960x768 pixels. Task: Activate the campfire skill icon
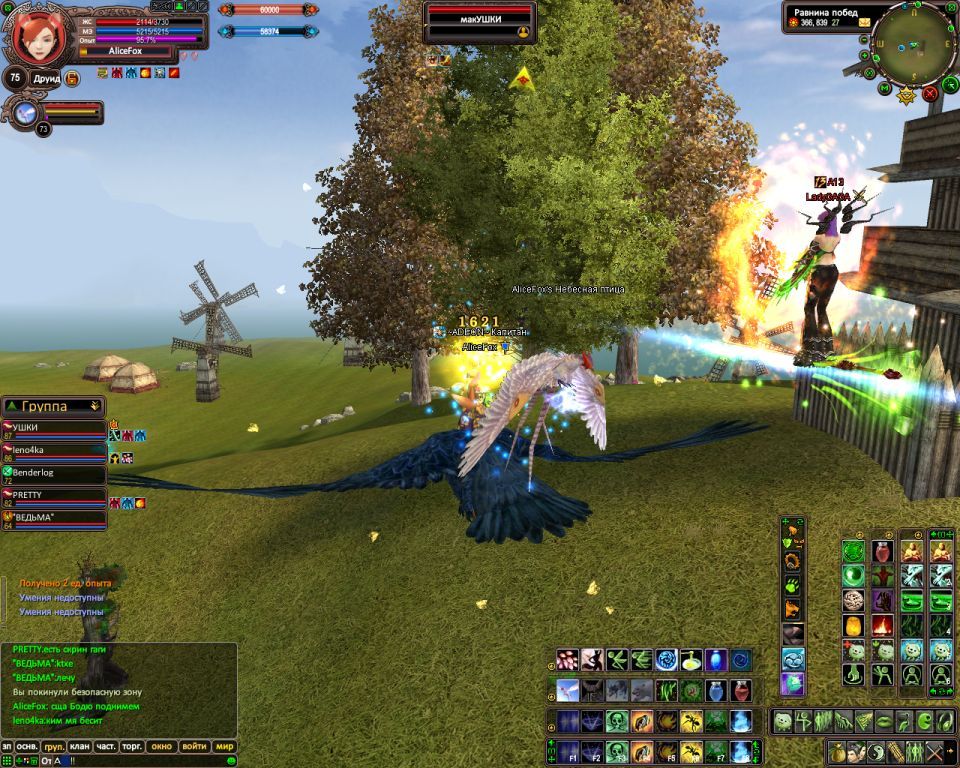882,626
